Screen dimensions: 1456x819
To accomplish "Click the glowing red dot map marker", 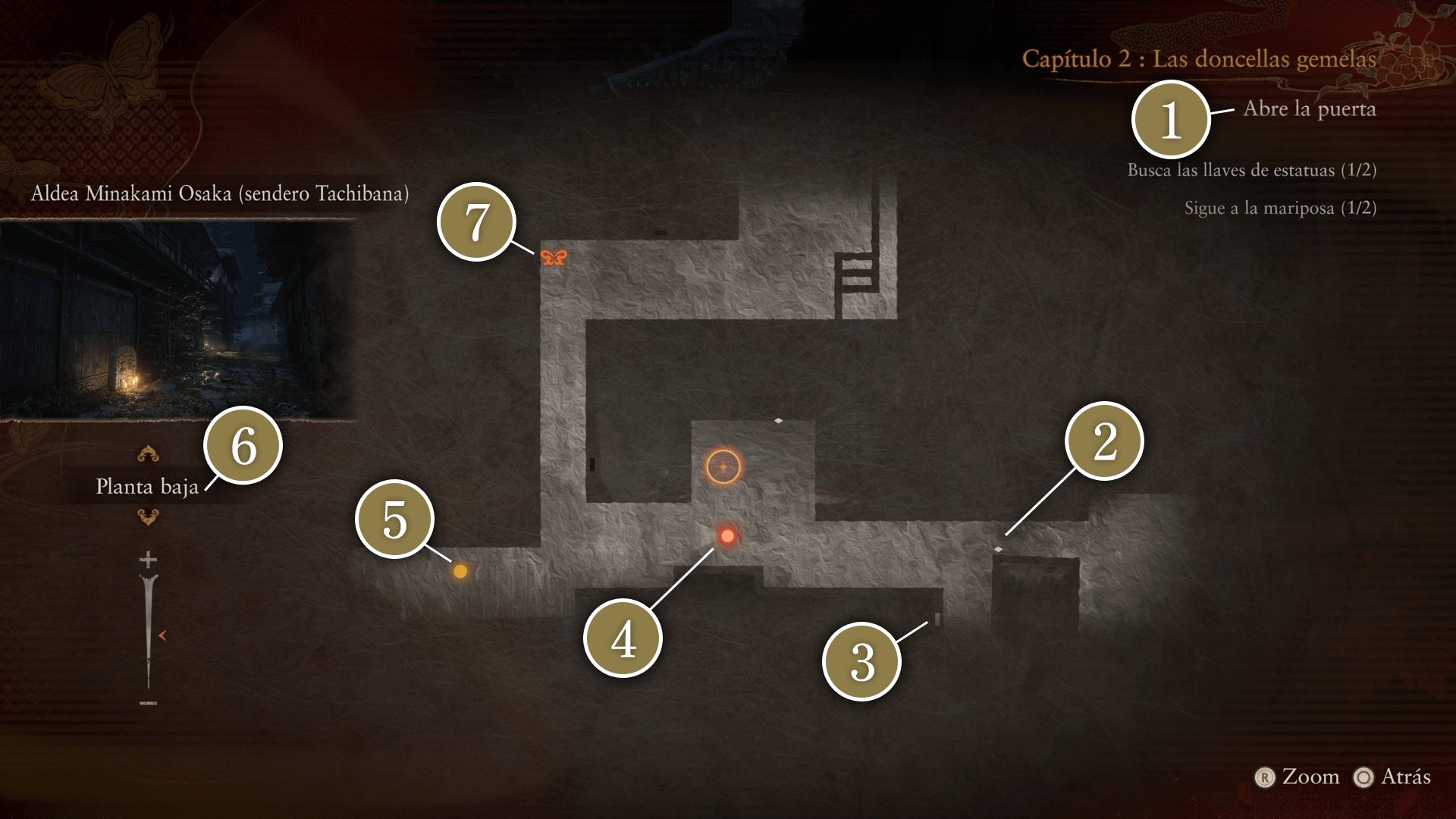I will [727, 536].
